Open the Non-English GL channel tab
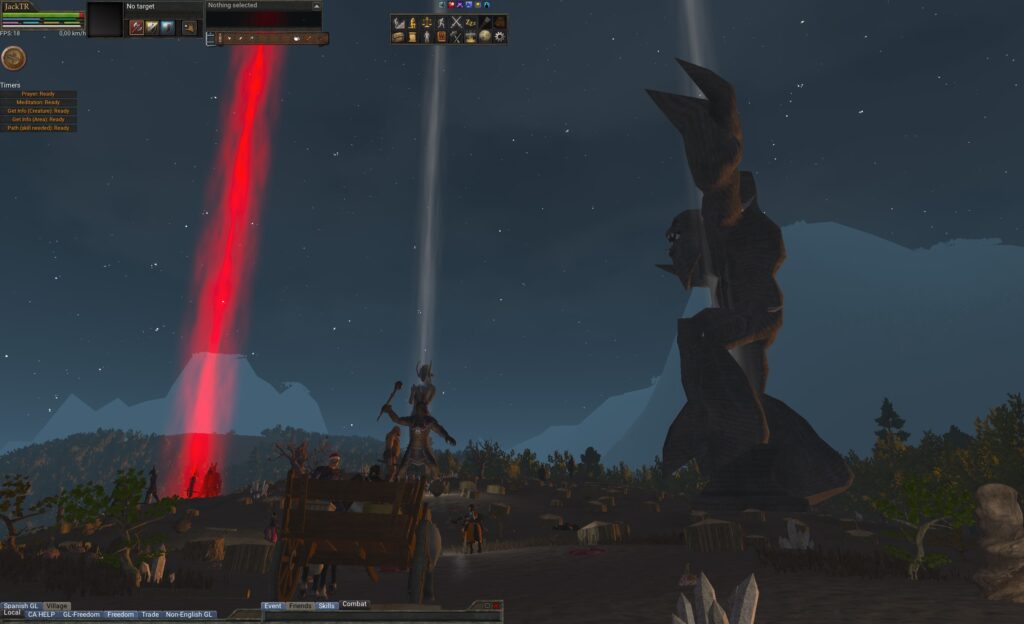Image resolution: width=1024 pixels, height=624 pixels. [189, 615]
